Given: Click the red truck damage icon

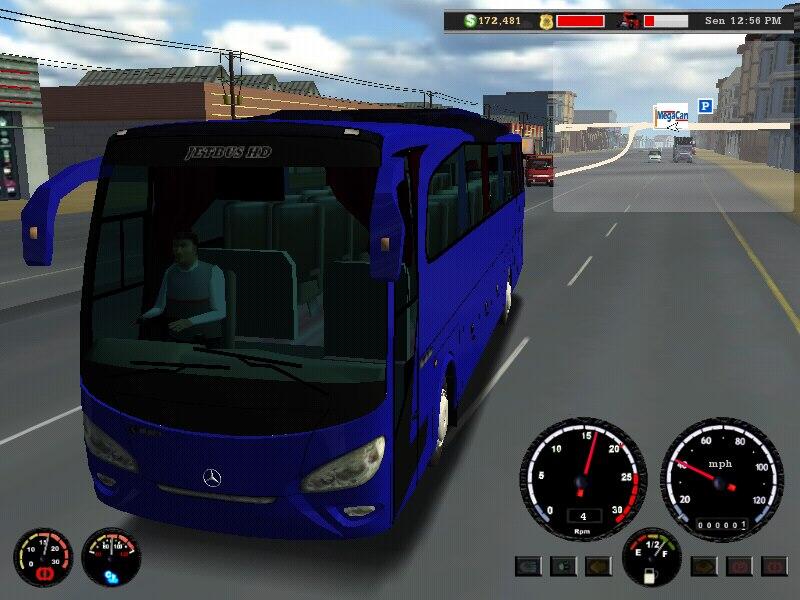Looking at the screenshot, I should [630, 20].
